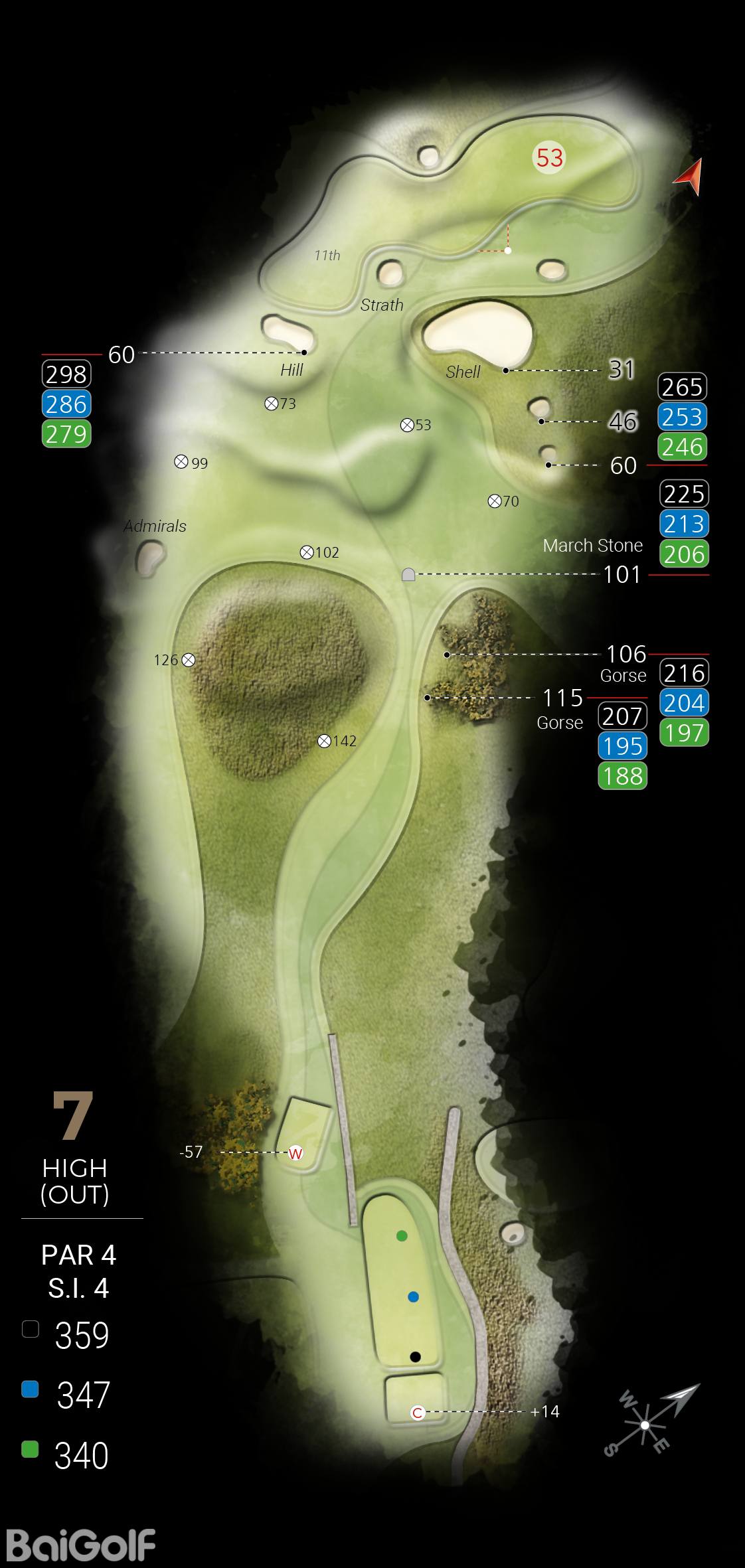Screen dimensions: 745x1568
Task: Click the 126 yardage map marker
Action: point(189,659)
